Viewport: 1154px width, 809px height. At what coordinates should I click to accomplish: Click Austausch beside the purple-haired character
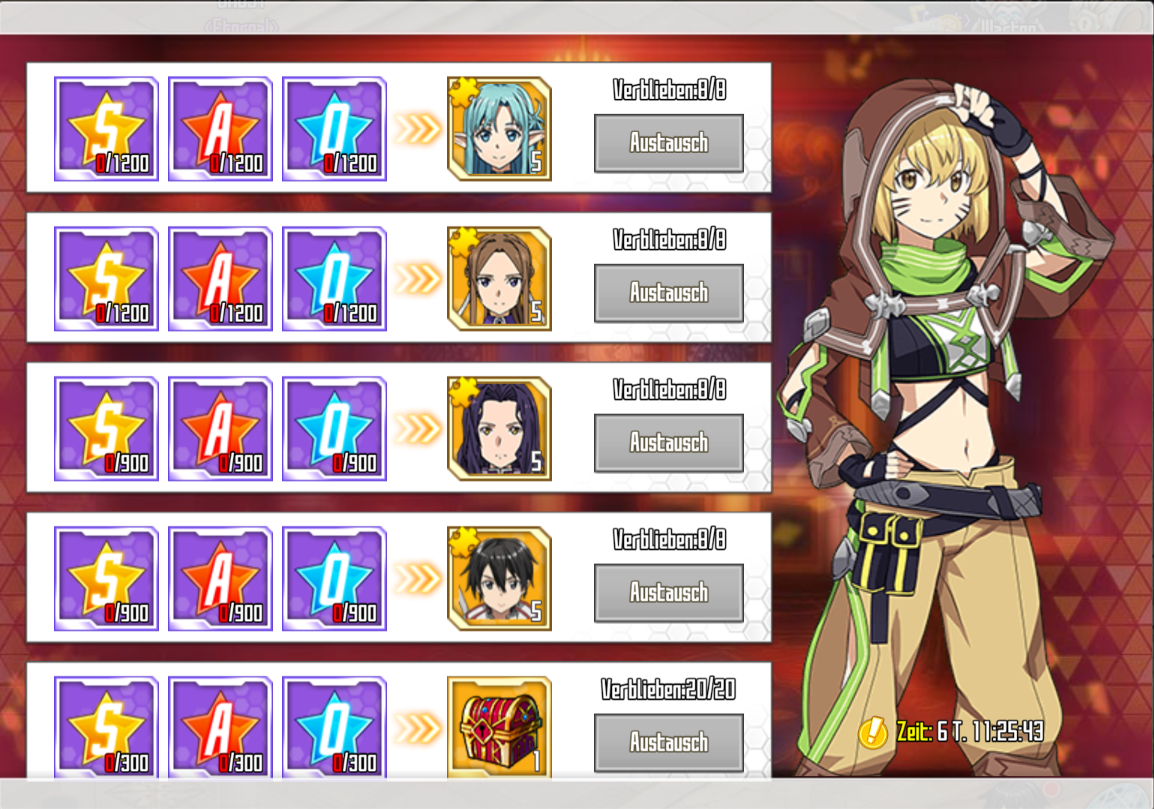coord(668,443)
